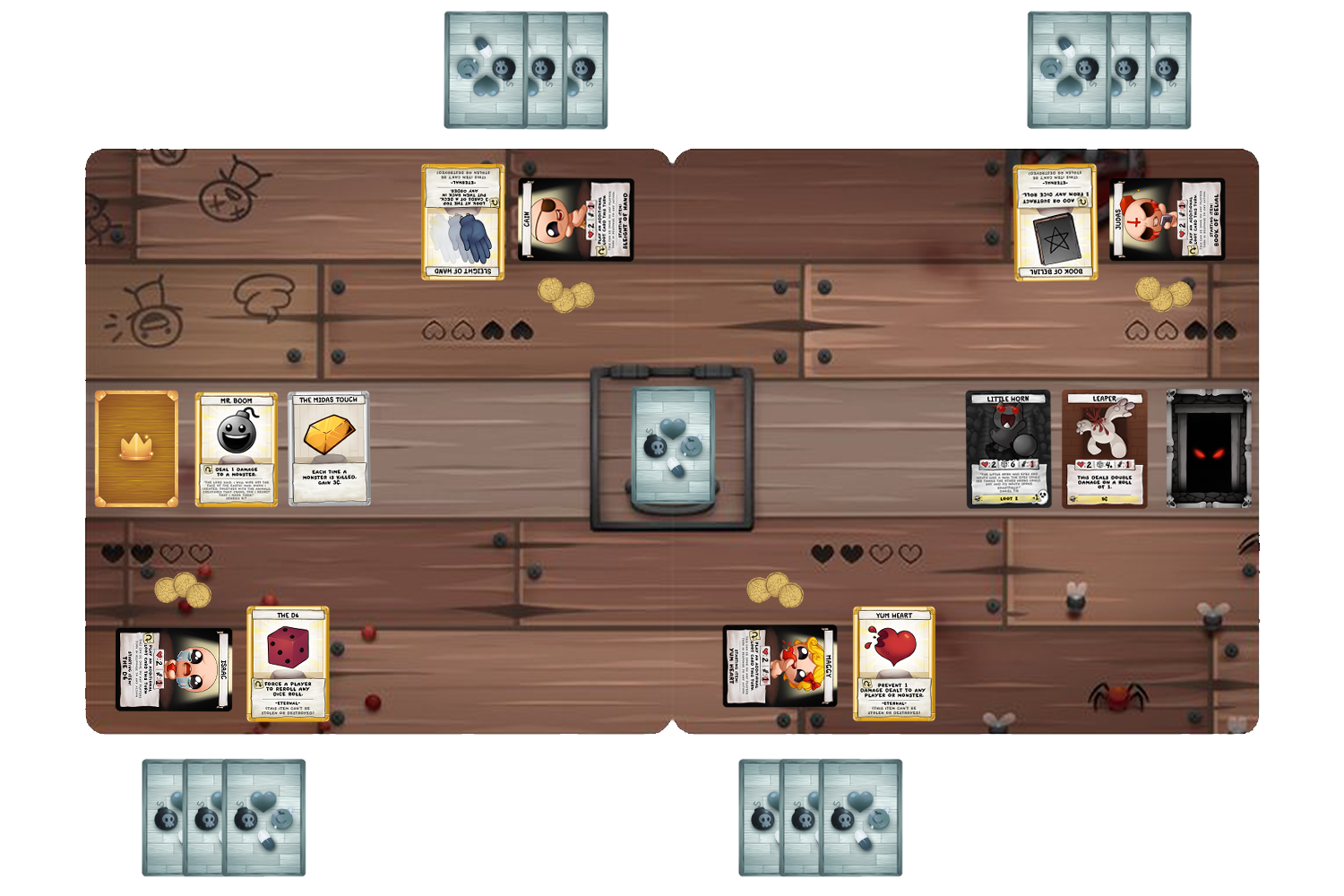
Task: Activate The D6 starting item
Action: coord(289,663)
